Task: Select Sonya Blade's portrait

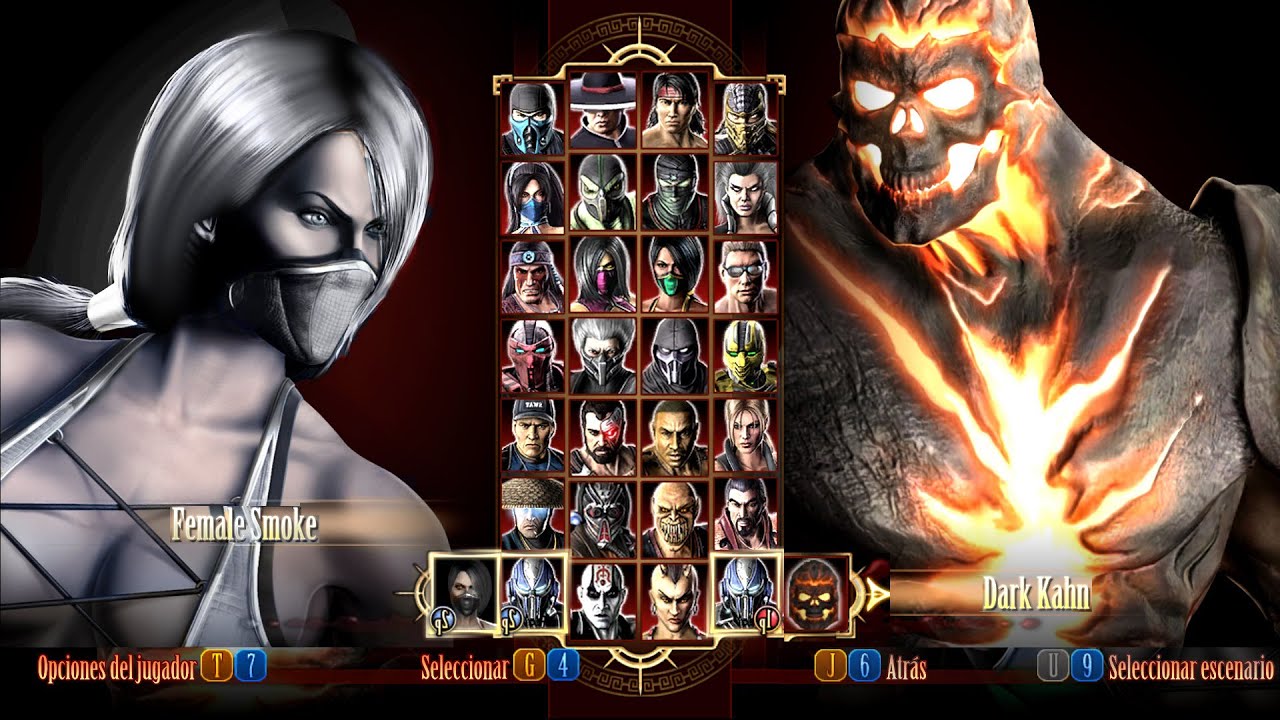Action: pos(746,435)
